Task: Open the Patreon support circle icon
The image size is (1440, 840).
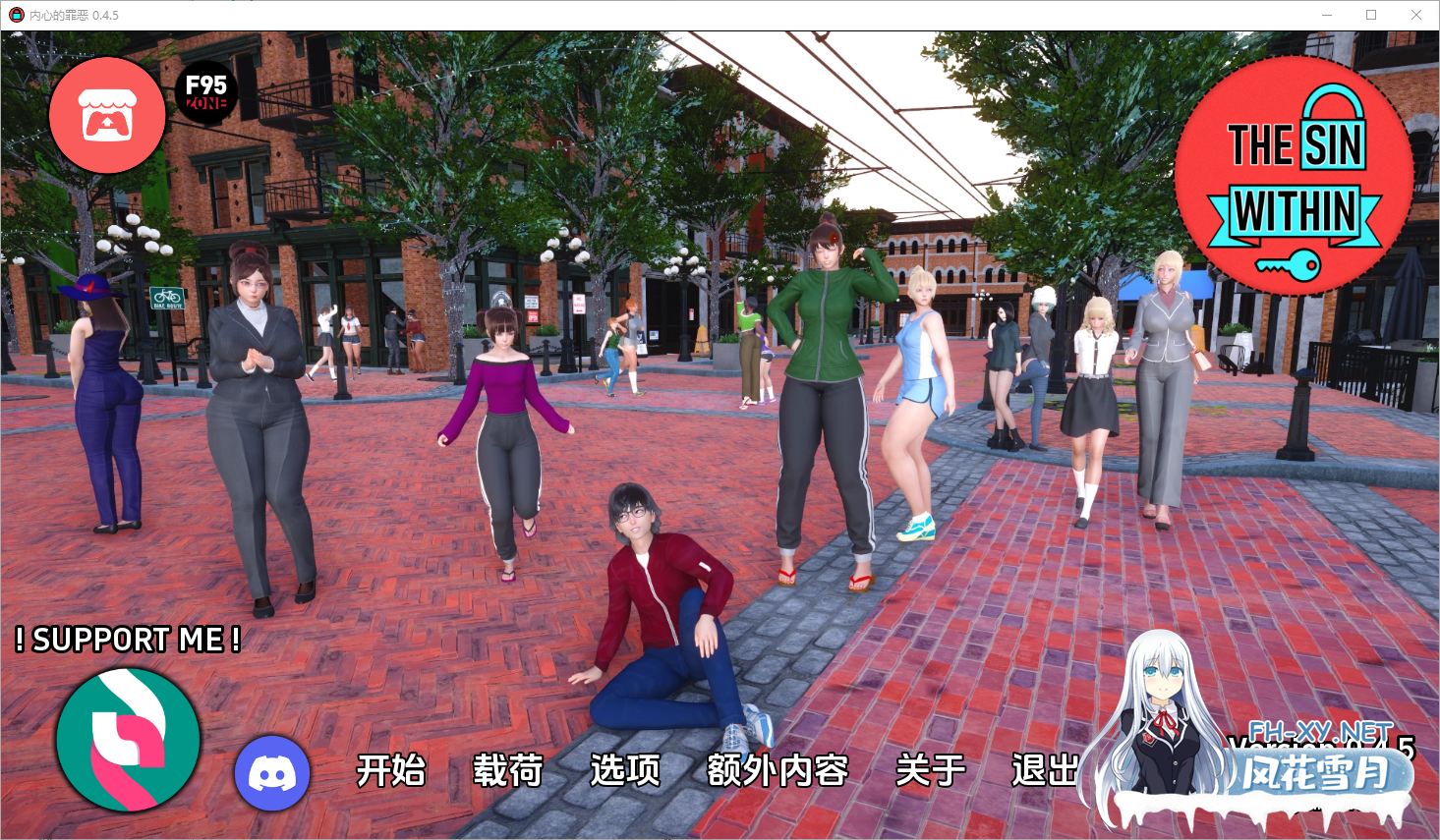Action: pyautogui.click(x=127, y=740)
